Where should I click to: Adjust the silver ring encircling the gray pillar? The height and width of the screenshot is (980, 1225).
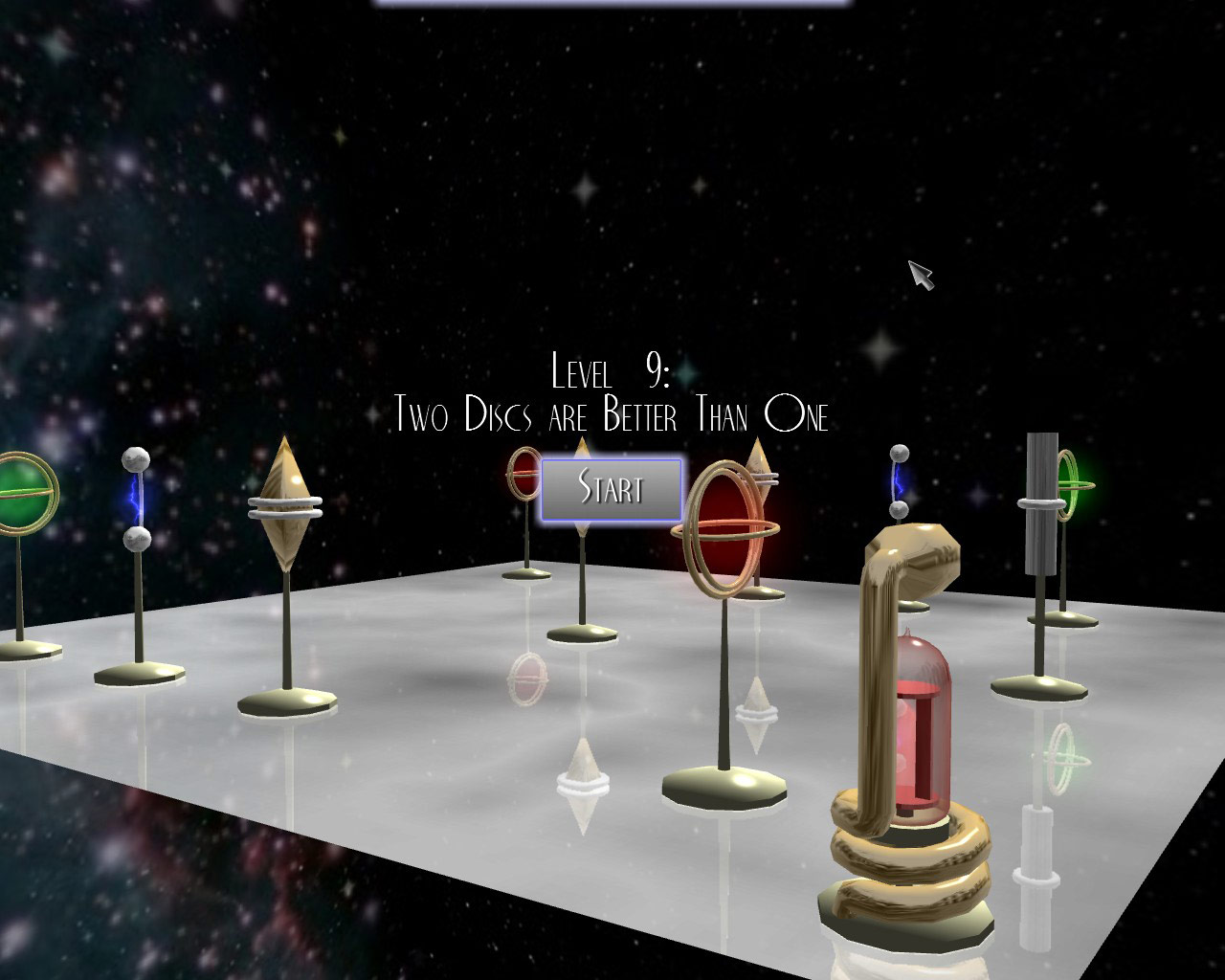tap(1039, 504)
